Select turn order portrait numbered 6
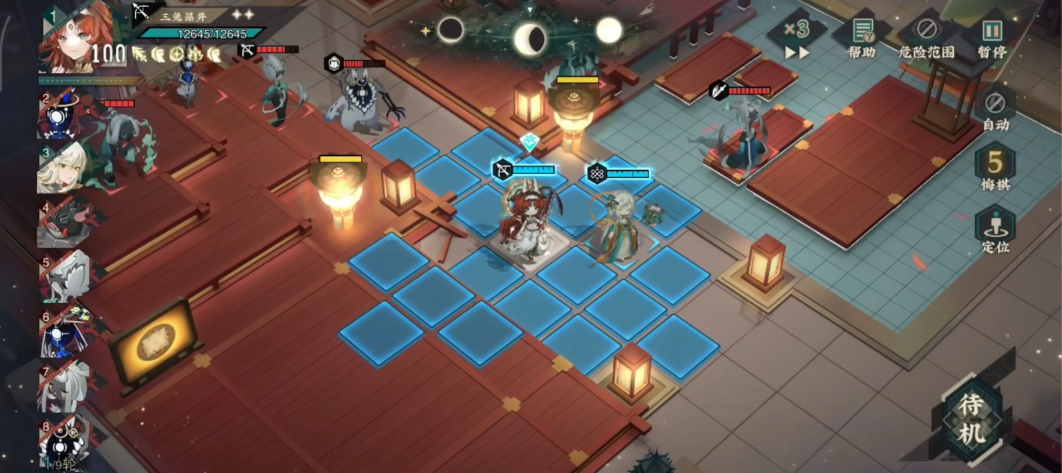 coord(65,333)
